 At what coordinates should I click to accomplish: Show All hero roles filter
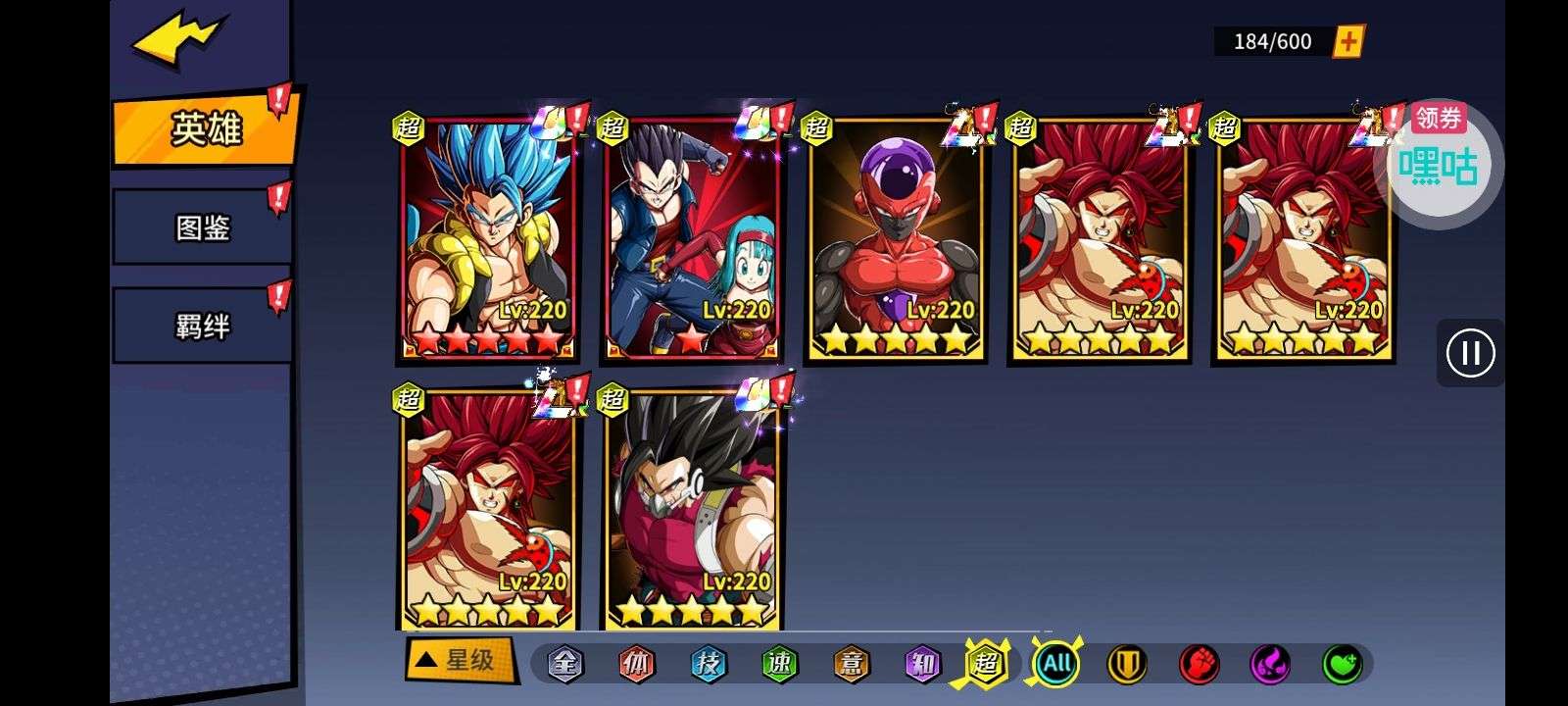tap(1056, 664)
